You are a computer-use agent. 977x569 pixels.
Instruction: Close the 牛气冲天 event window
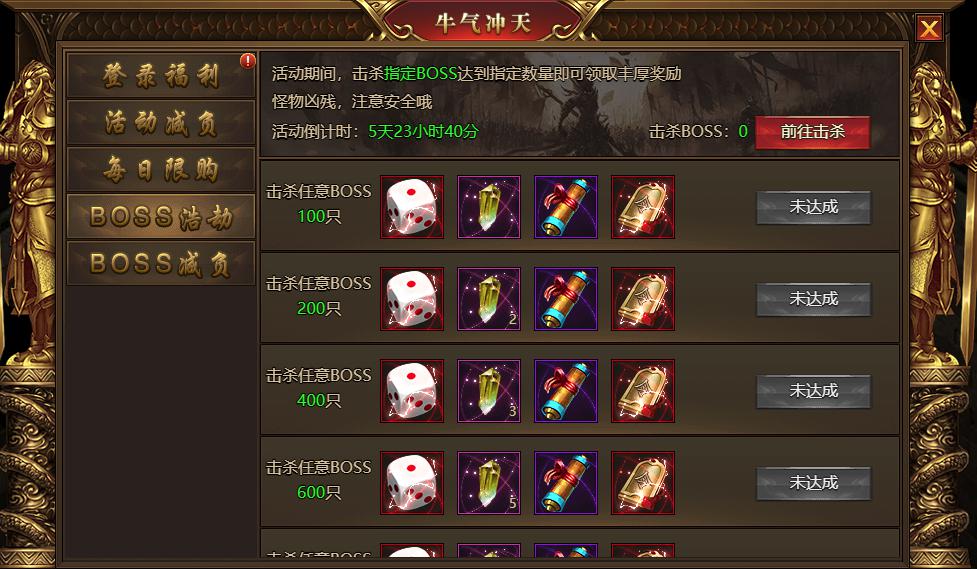tap(929, 28)
